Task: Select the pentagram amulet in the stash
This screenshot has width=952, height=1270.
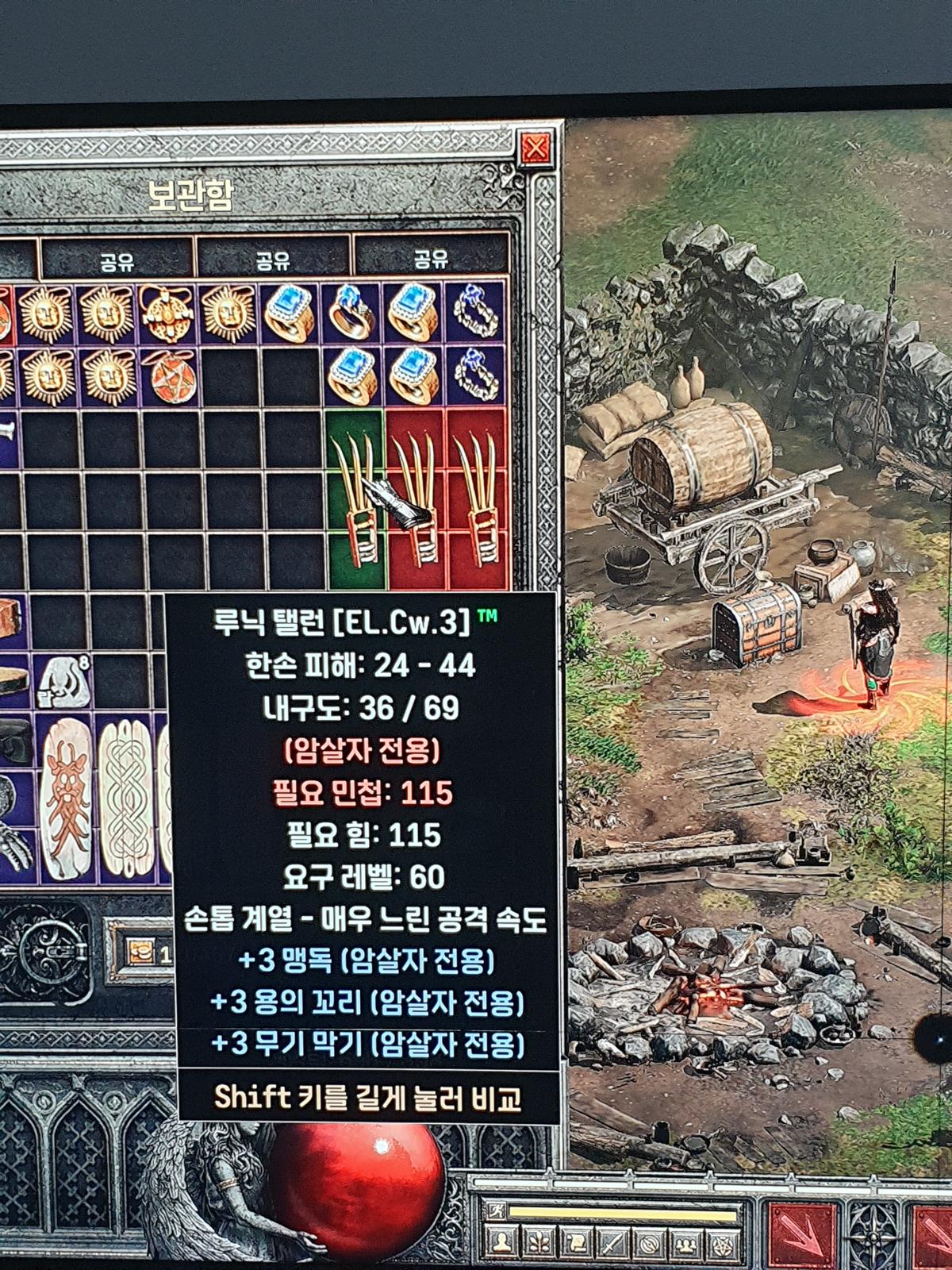Action: pos(167,375)
